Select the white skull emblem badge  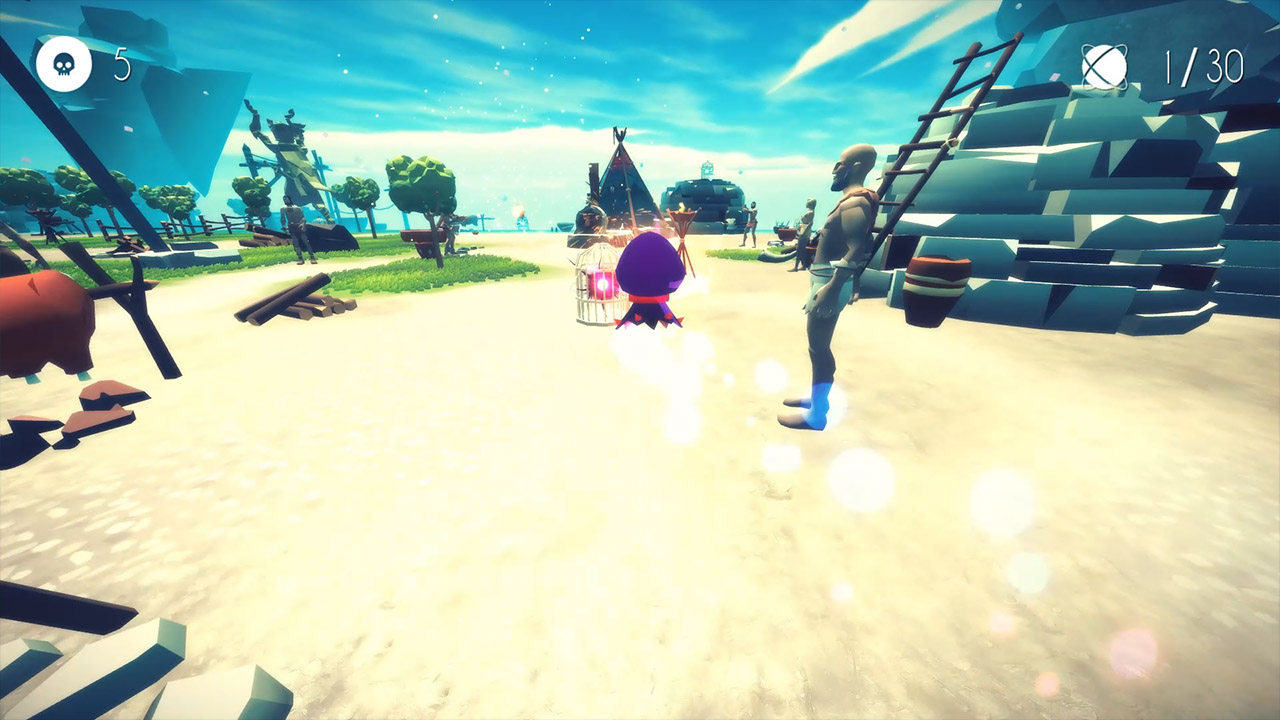(x=62, y=62)
